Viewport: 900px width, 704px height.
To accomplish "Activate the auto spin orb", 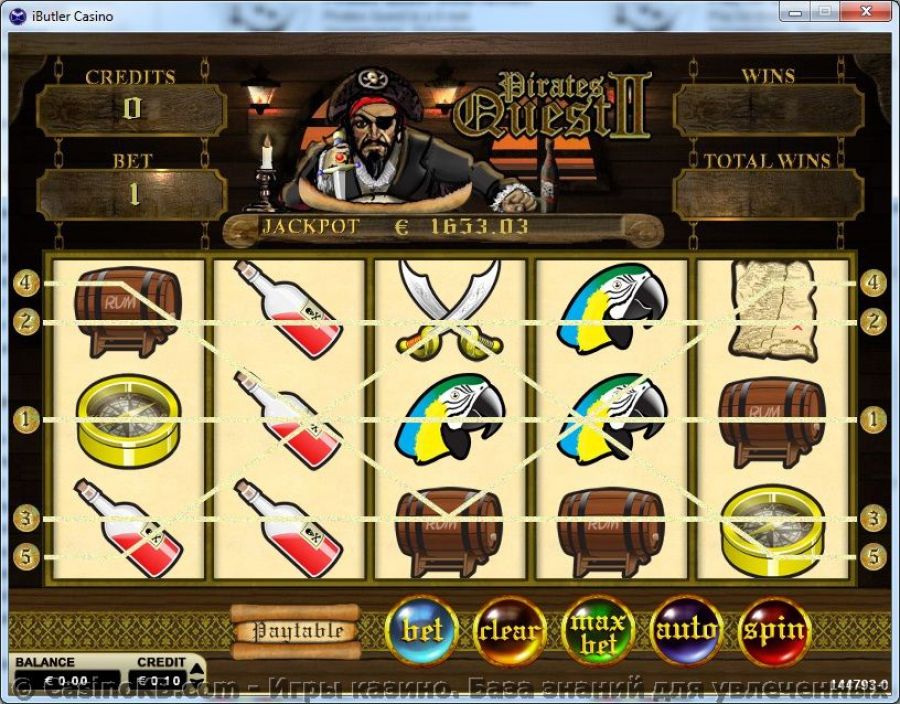I will click(686, 631).
